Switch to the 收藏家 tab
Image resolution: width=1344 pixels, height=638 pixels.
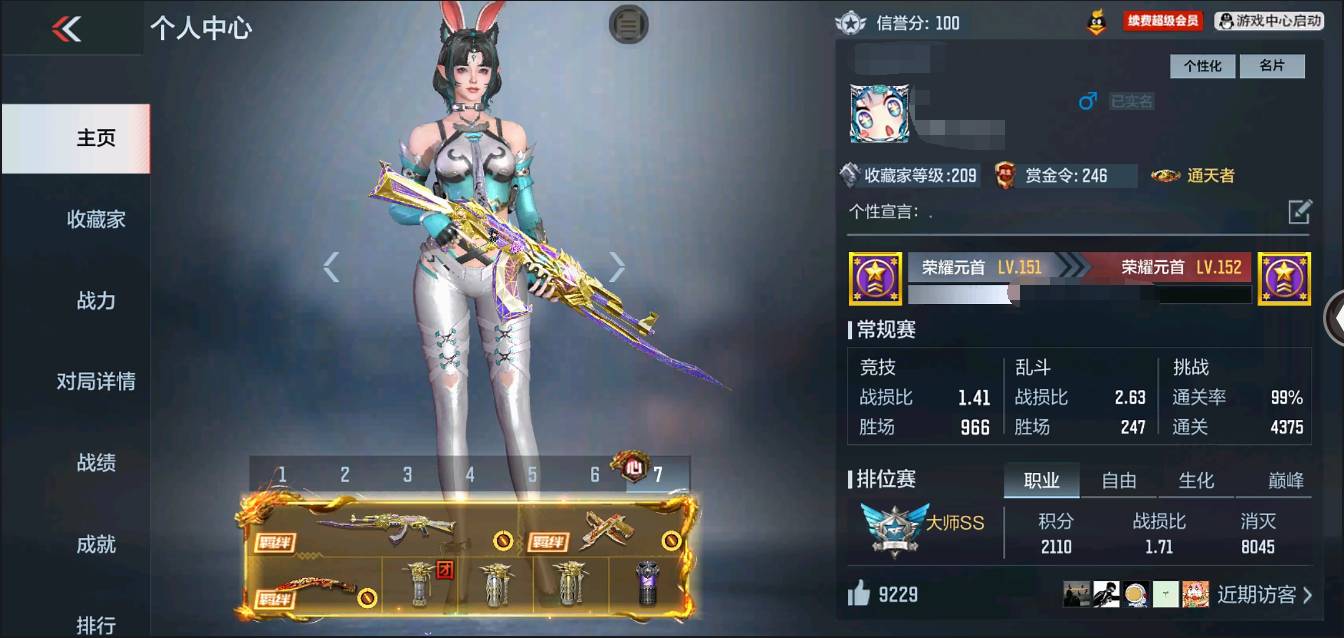[96, 219]
